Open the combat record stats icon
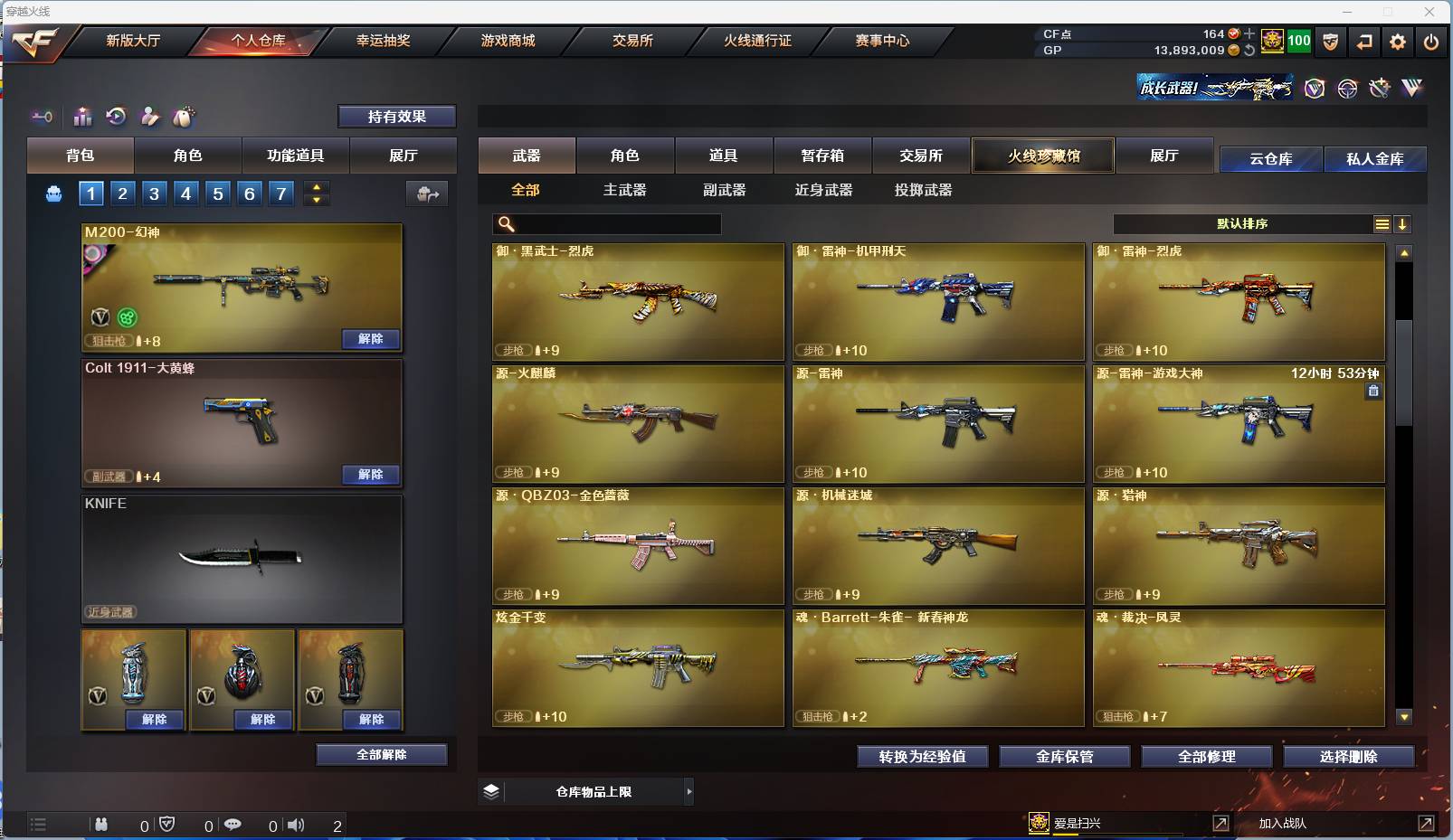Screen dimensions: 1453x840 (82, 117)
